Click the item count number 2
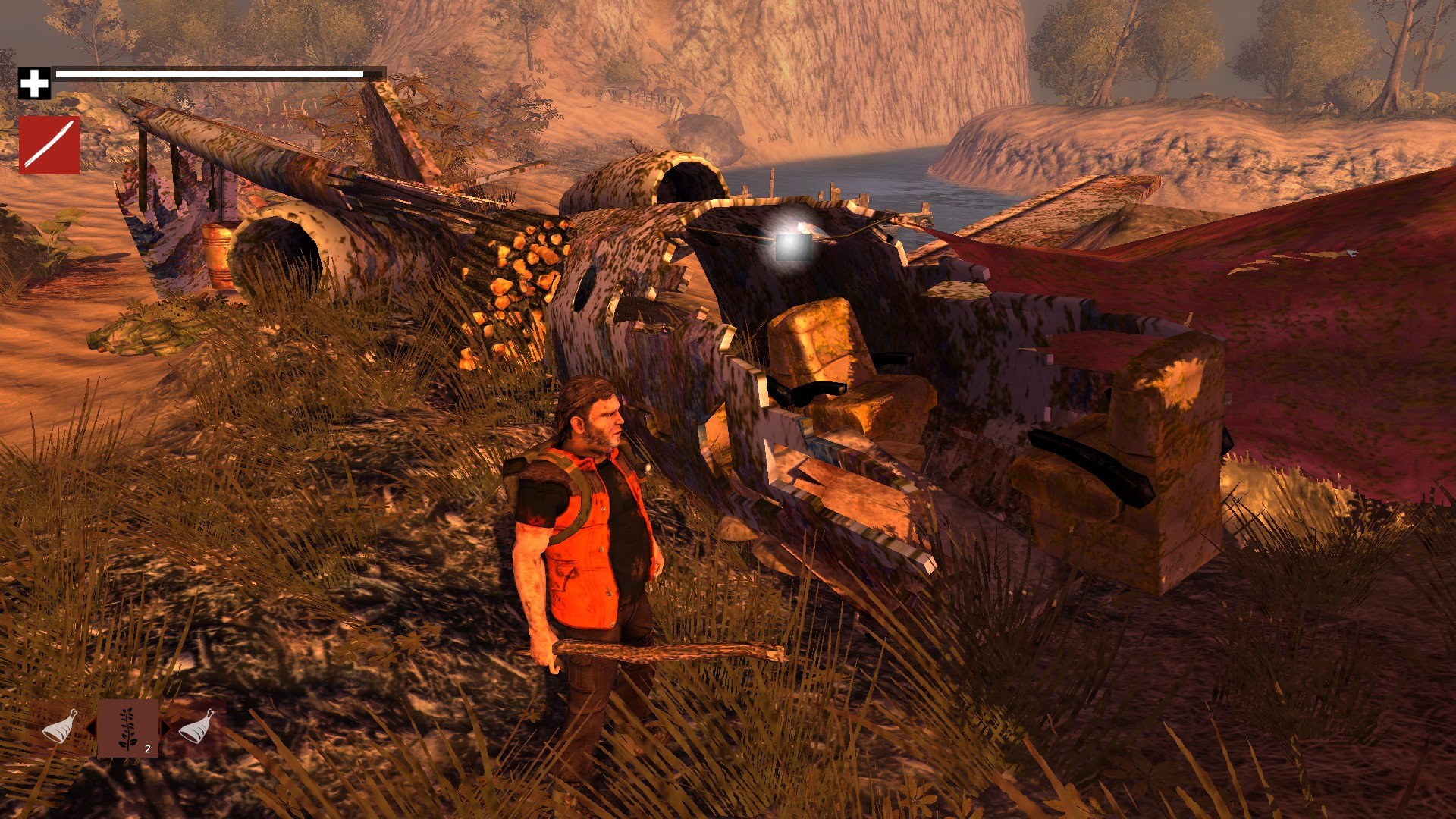The width and height of the screenshot is (1456, 819). pos(146,749)
